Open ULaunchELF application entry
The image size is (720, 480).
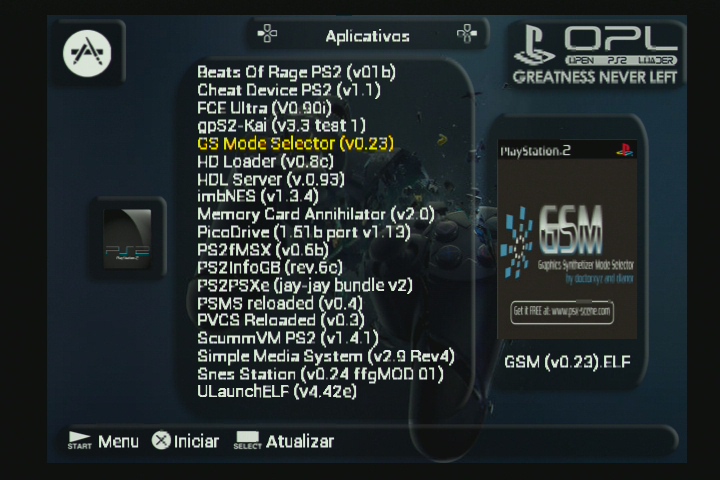[276, 392]
